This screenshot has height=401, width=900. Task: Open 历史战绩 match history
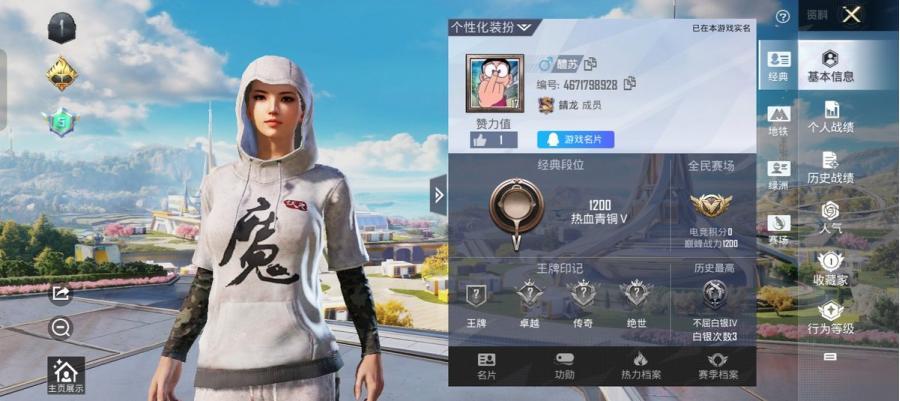[830, 167]
